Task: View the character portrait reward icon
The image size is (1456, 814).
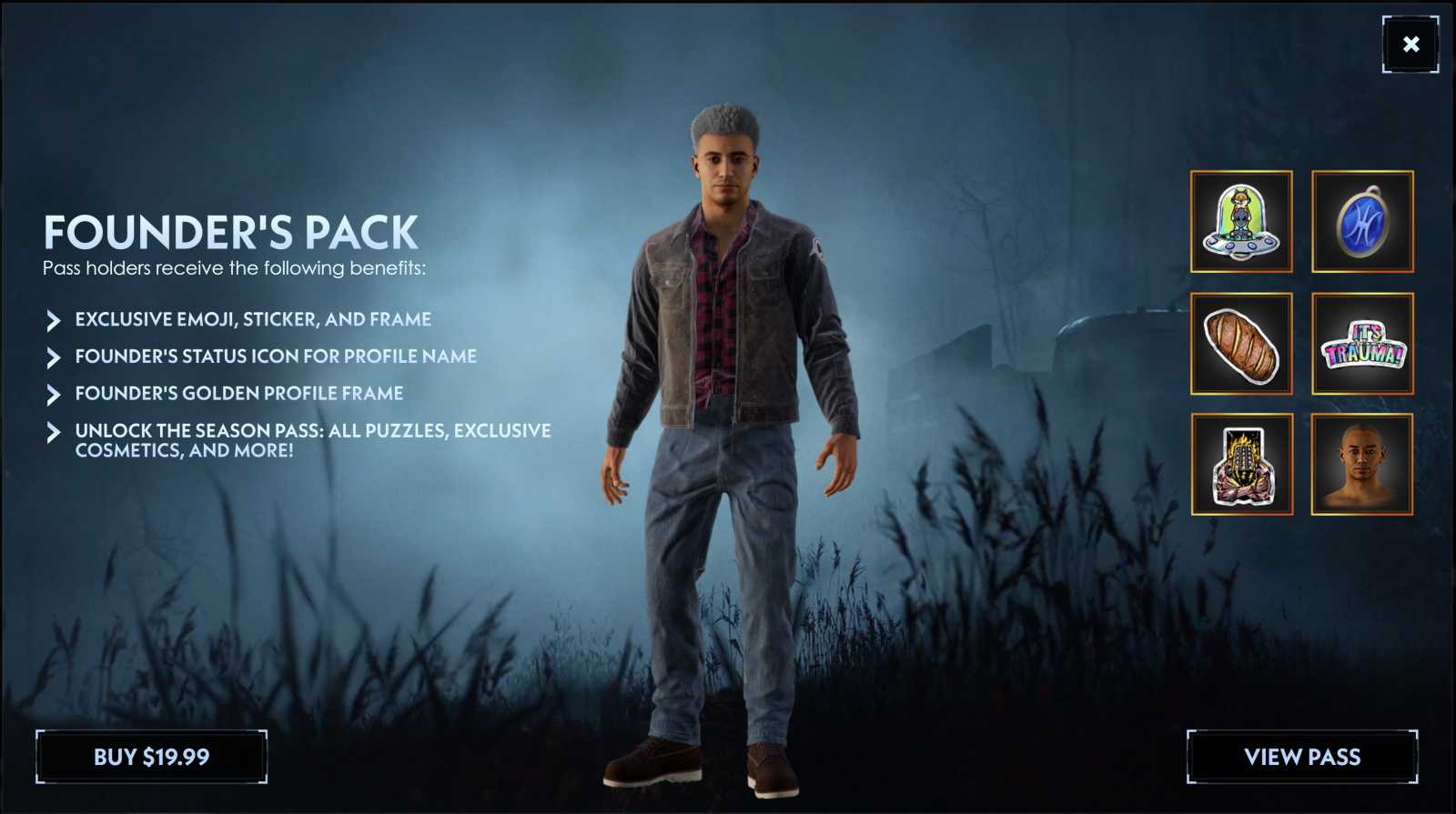Action: 1362,466
